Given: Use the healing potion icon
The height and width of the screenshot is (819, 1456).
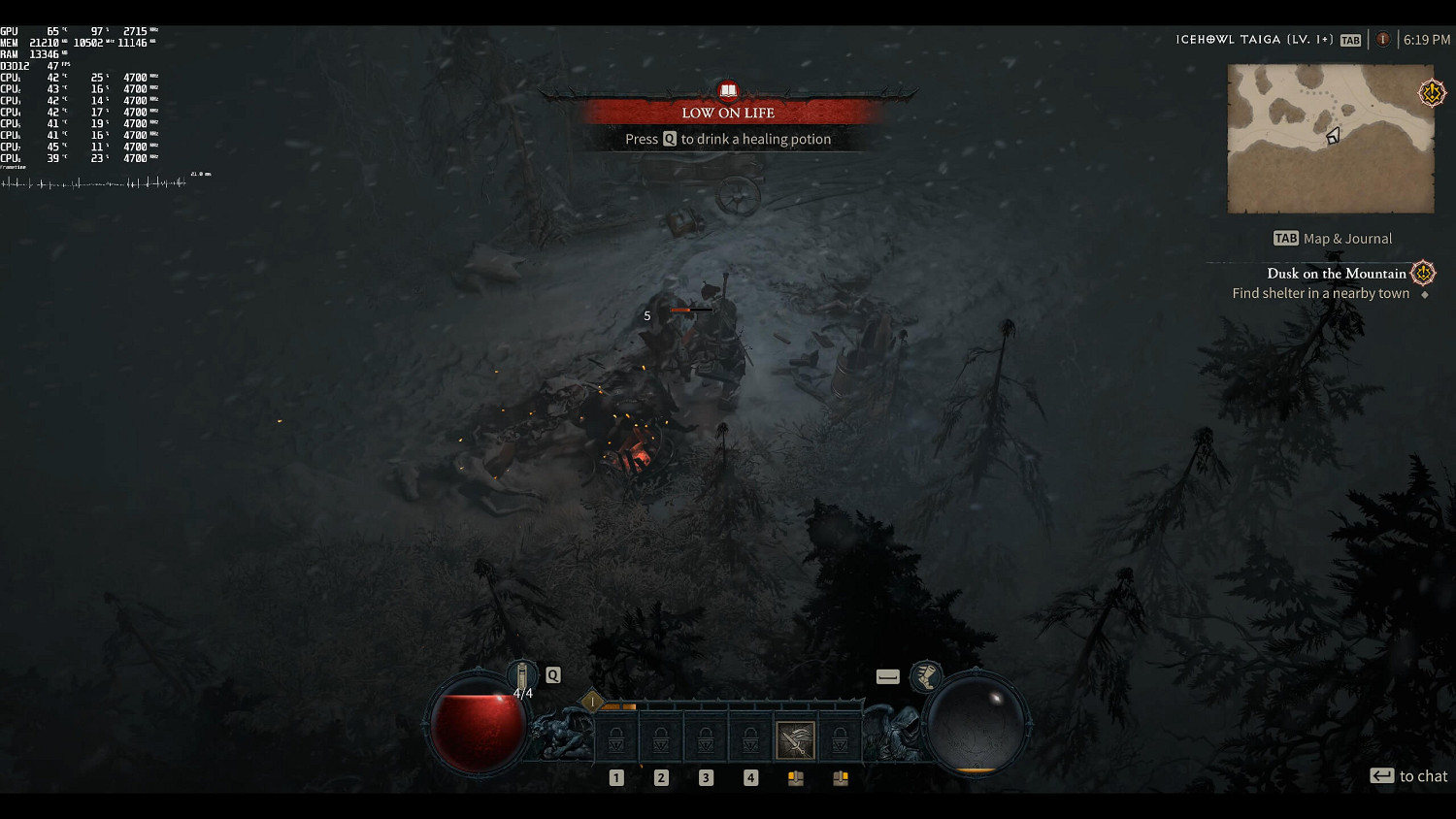Looking at the screenshot, I should pos(522,676).
